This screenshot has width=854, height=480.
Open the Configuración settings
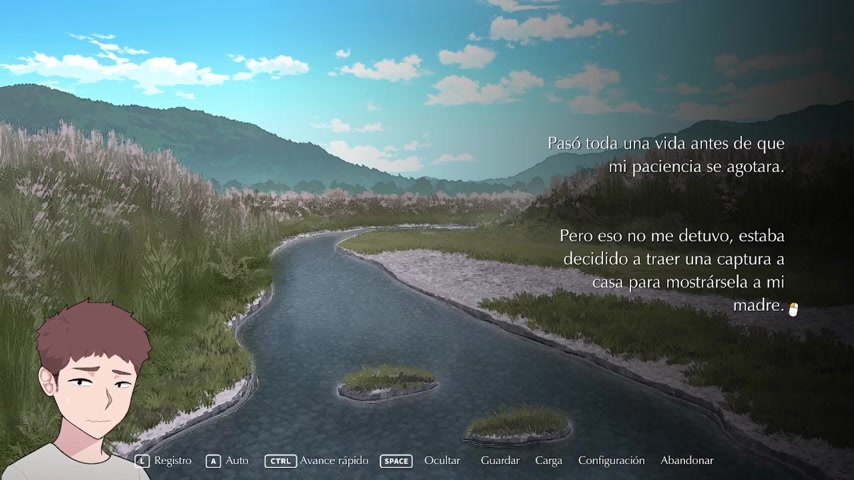(611, 461)
